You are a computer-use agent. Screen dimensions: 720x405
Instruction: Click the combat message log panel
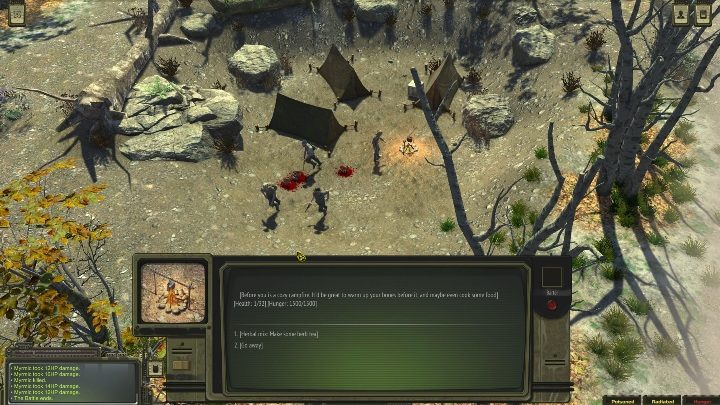point(70,381)
